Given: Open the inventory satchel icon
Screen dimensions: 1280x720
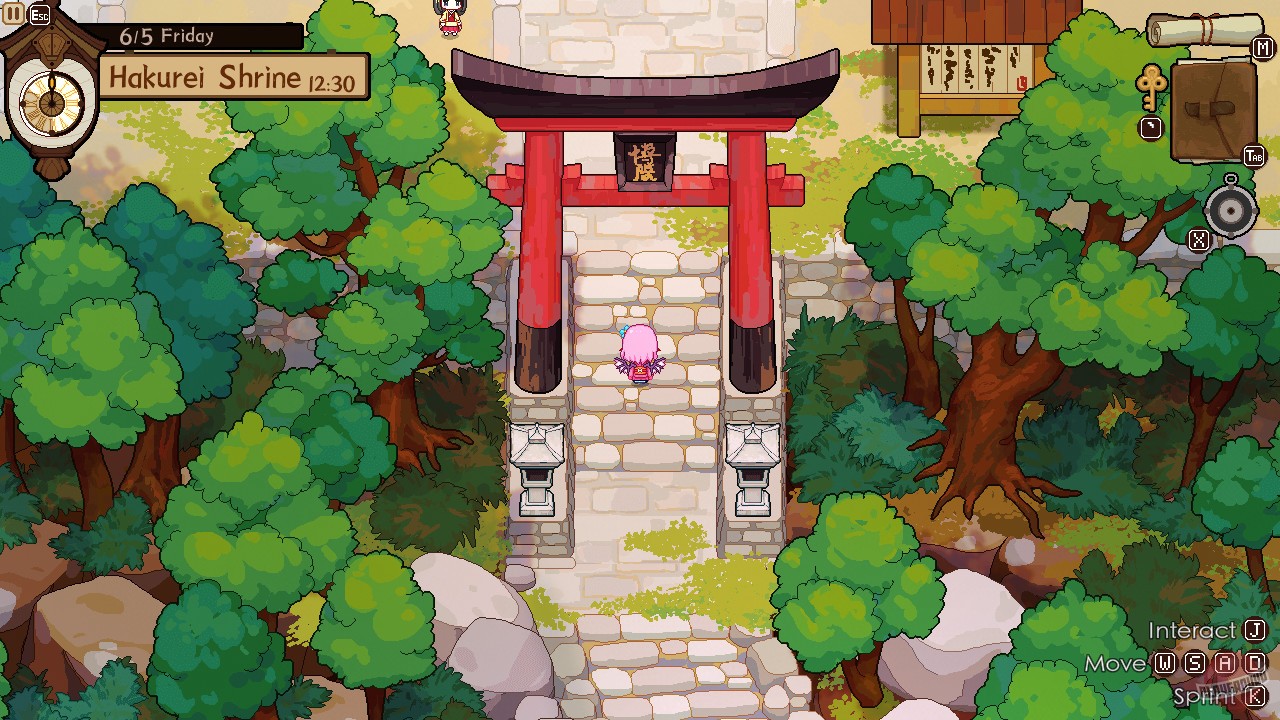Looking at the screenshot, I should click(1215, 108).
